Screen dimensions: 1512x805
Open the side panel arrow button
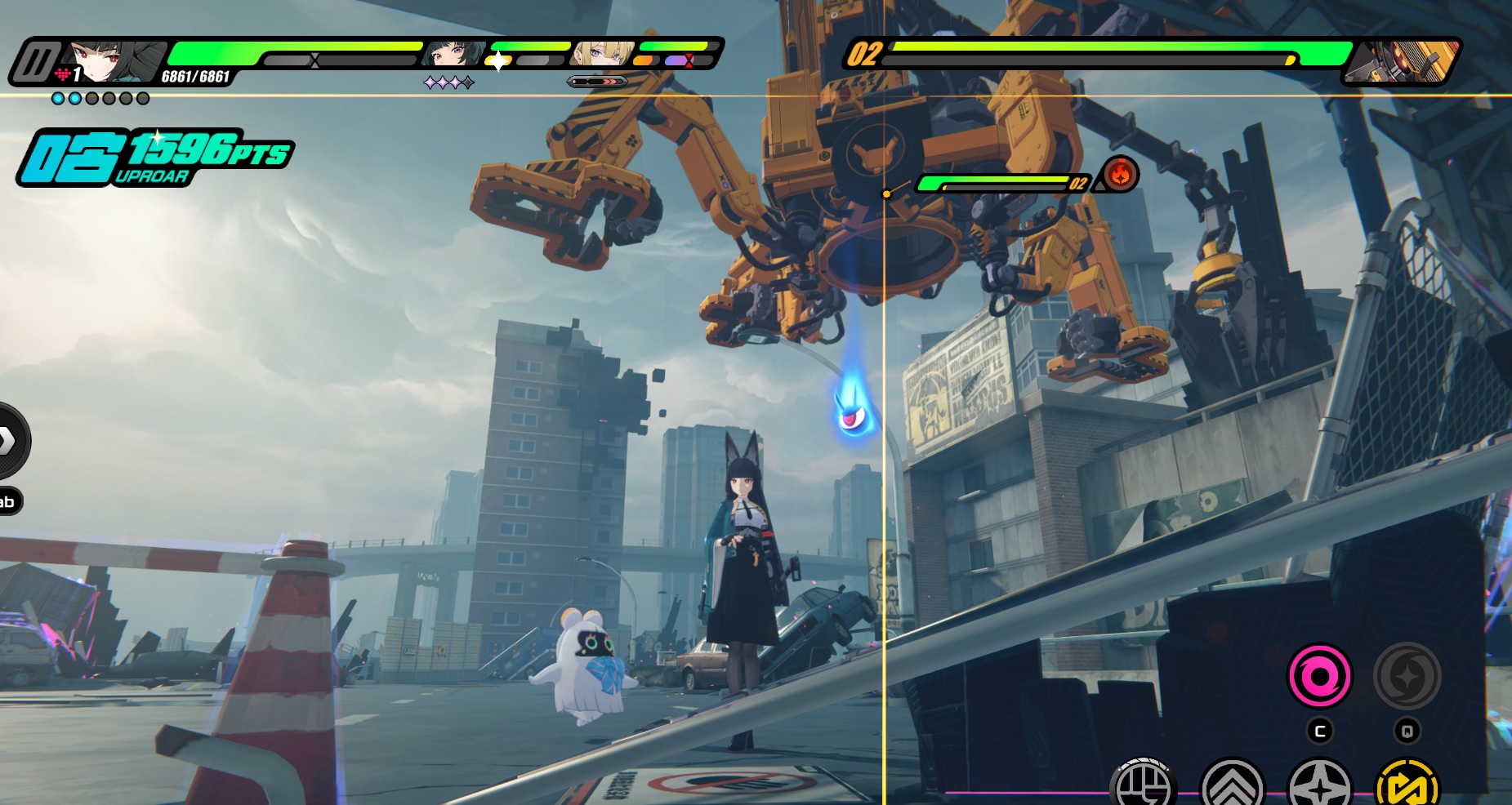(8, 441)
